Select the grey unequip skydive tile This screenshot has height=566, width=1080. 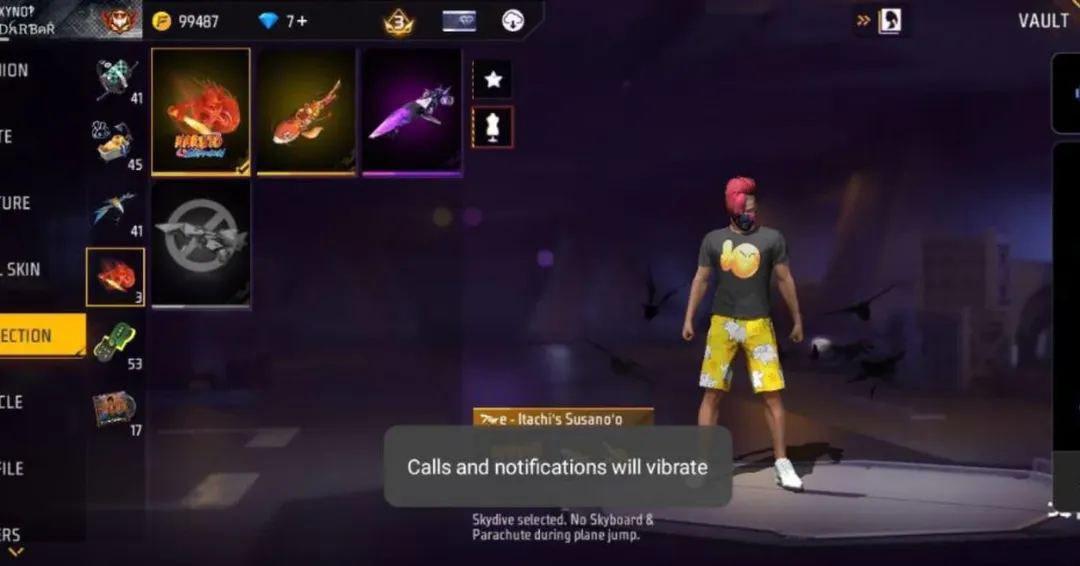[201, 243]
